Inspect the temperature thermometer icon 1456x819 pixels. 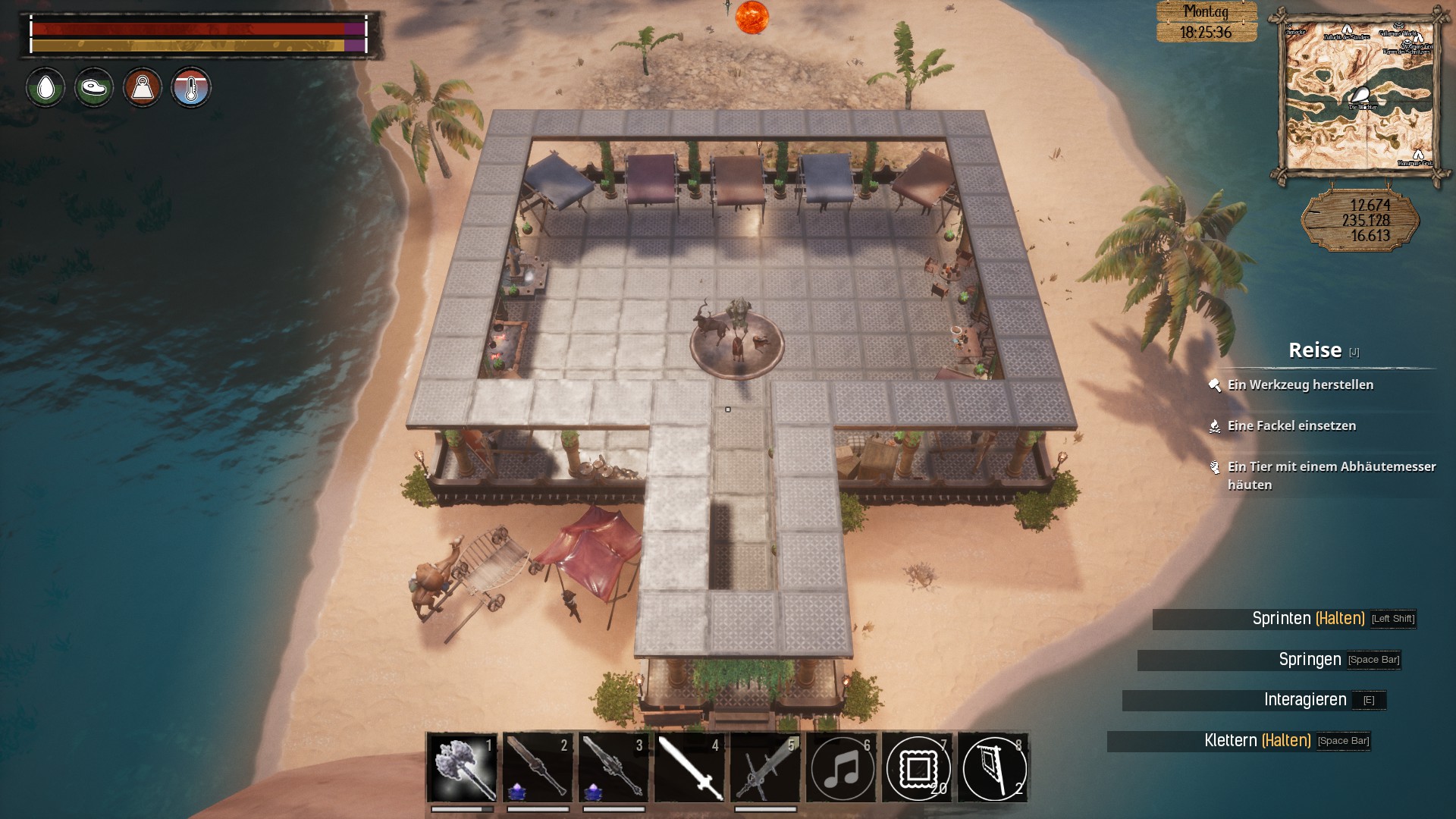191,88
